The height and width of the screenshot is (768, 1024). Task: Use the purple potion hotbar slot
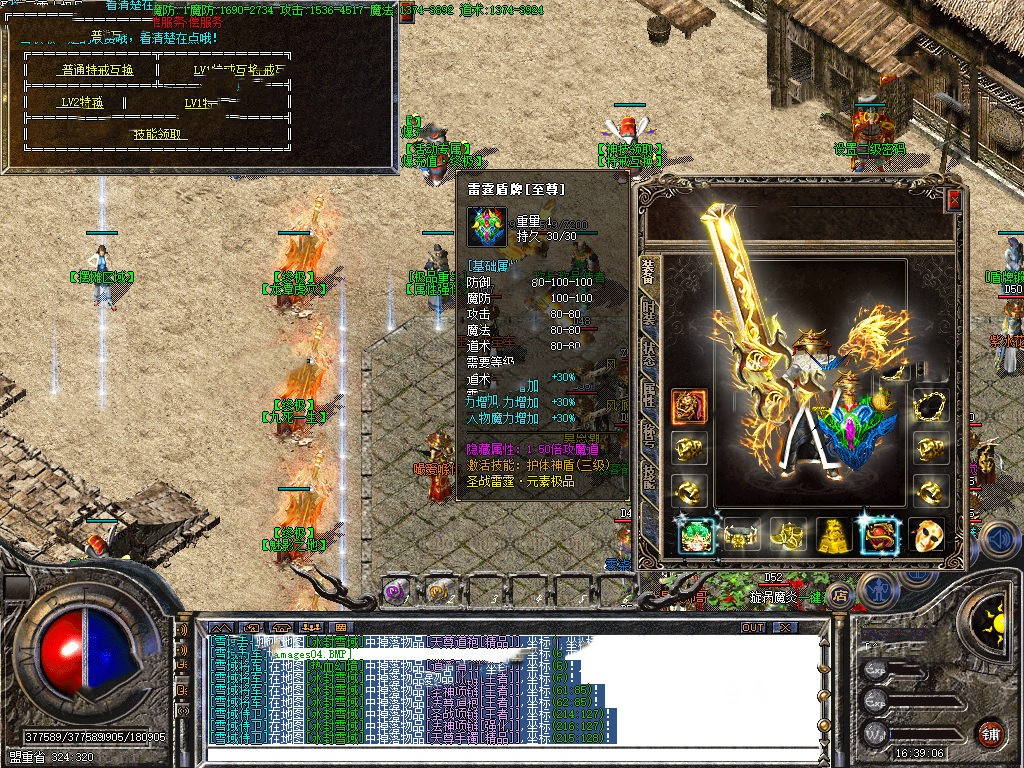[396, 592]
